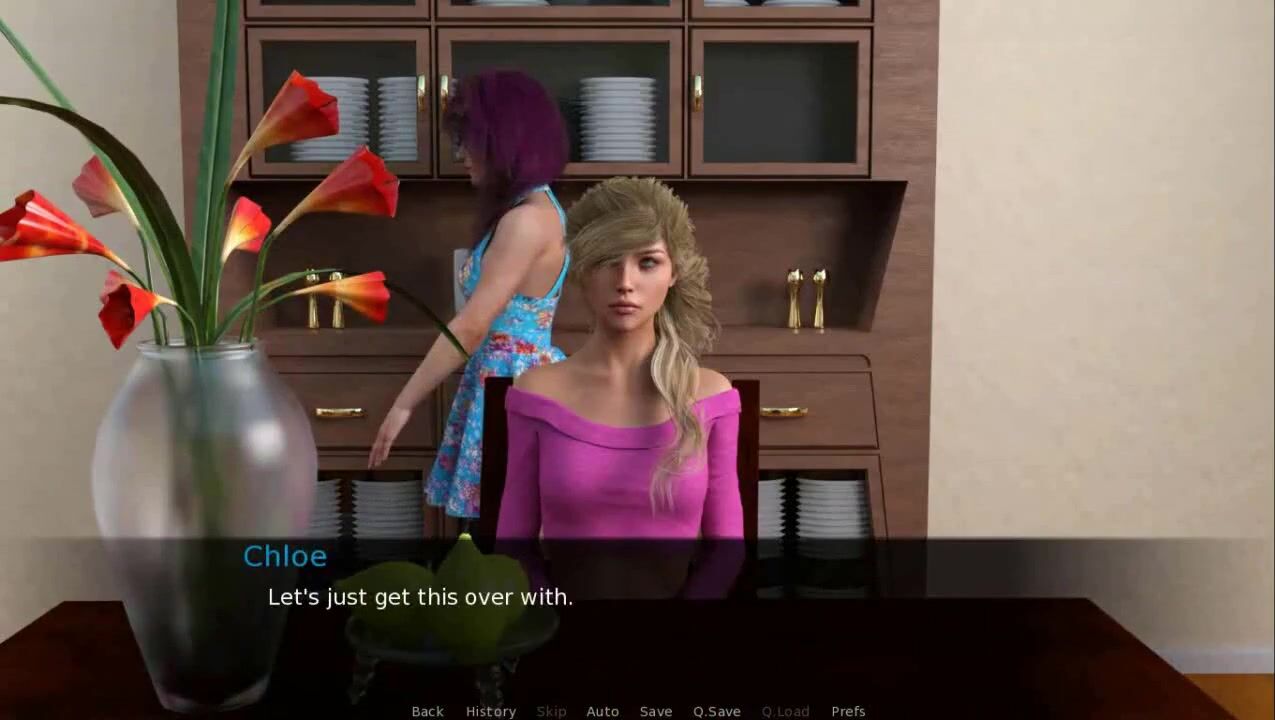Go Back to the previous dialogue line
This screenshot has height=720, width=1275.
click(x=427, y=711)
